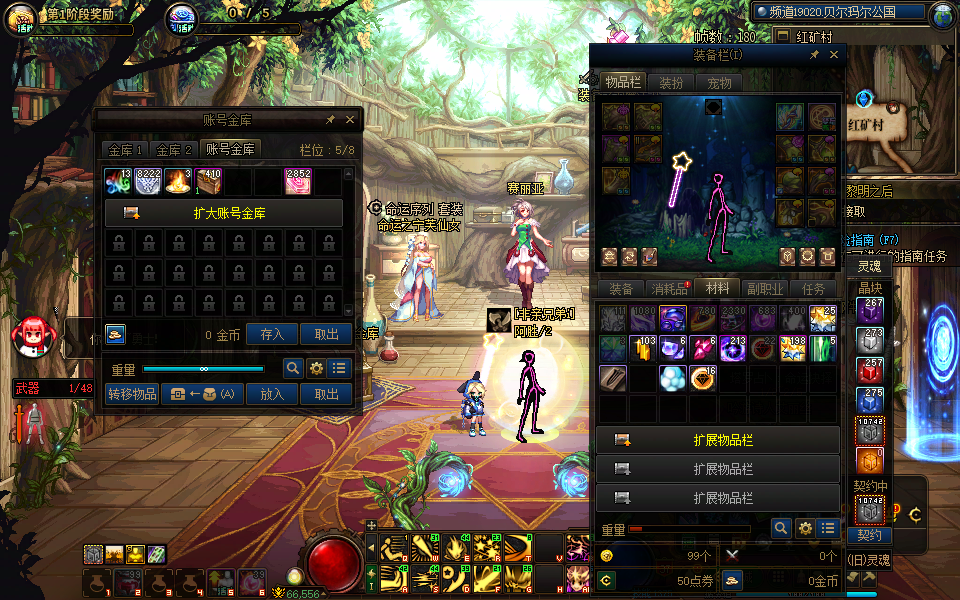This screenshot has height=600, width=960.
Task: Open the 装备 equipment category tab
Action: 621,289
